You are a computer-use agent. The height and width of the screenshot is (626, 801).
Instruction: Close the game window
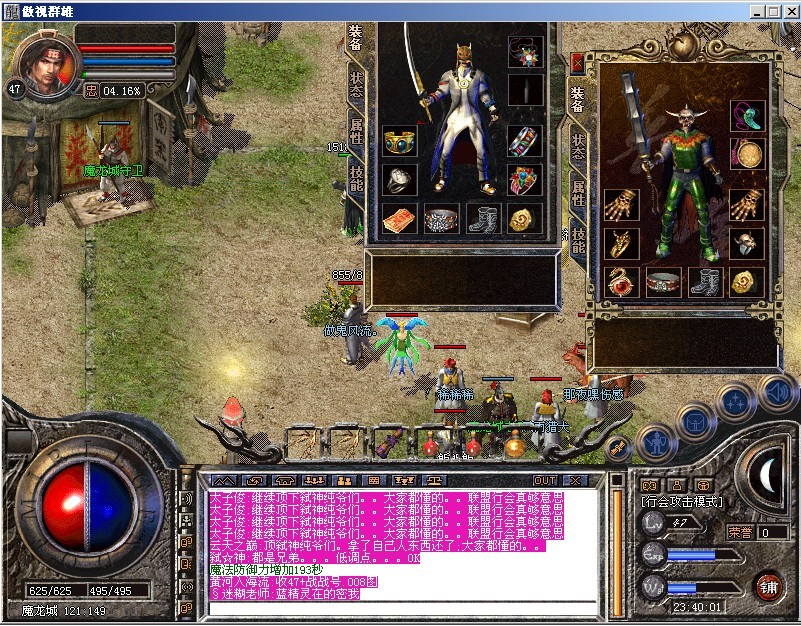tap(787, 10)
